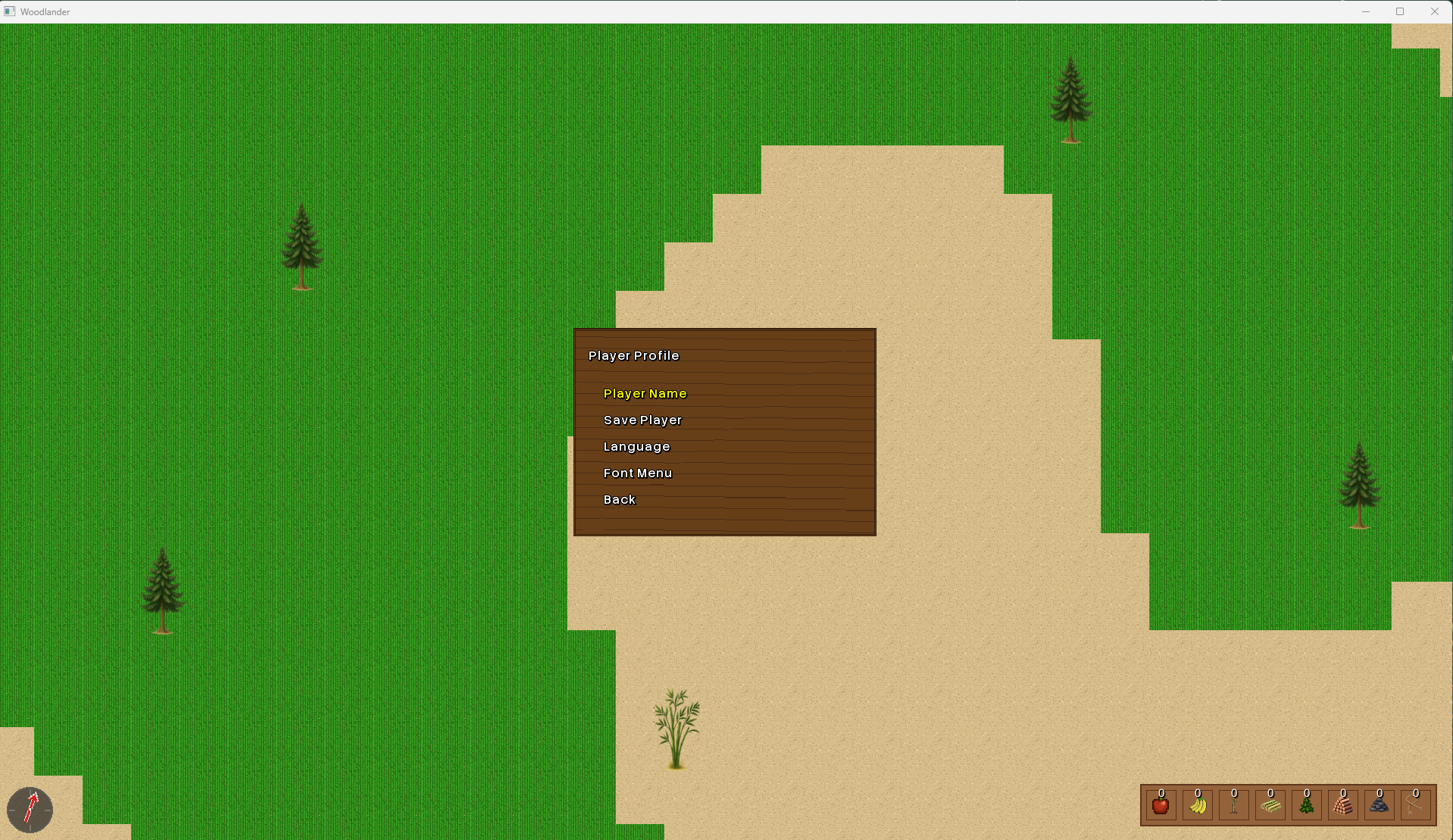Click the pine tree near the right edge
The height and width of the screenshot is (840, 1453).
1358,485
